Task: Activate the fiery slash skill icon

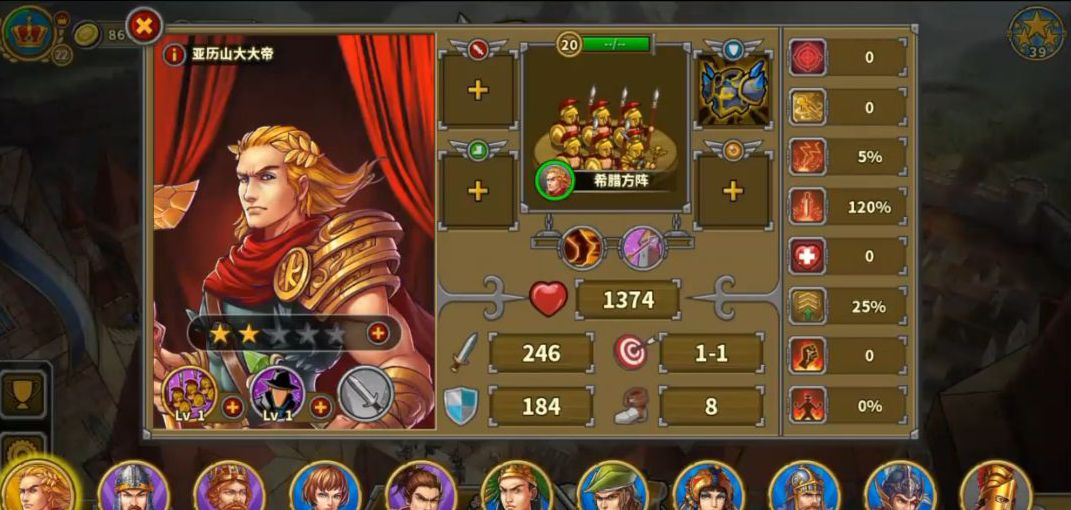Action: coord(581,246)
